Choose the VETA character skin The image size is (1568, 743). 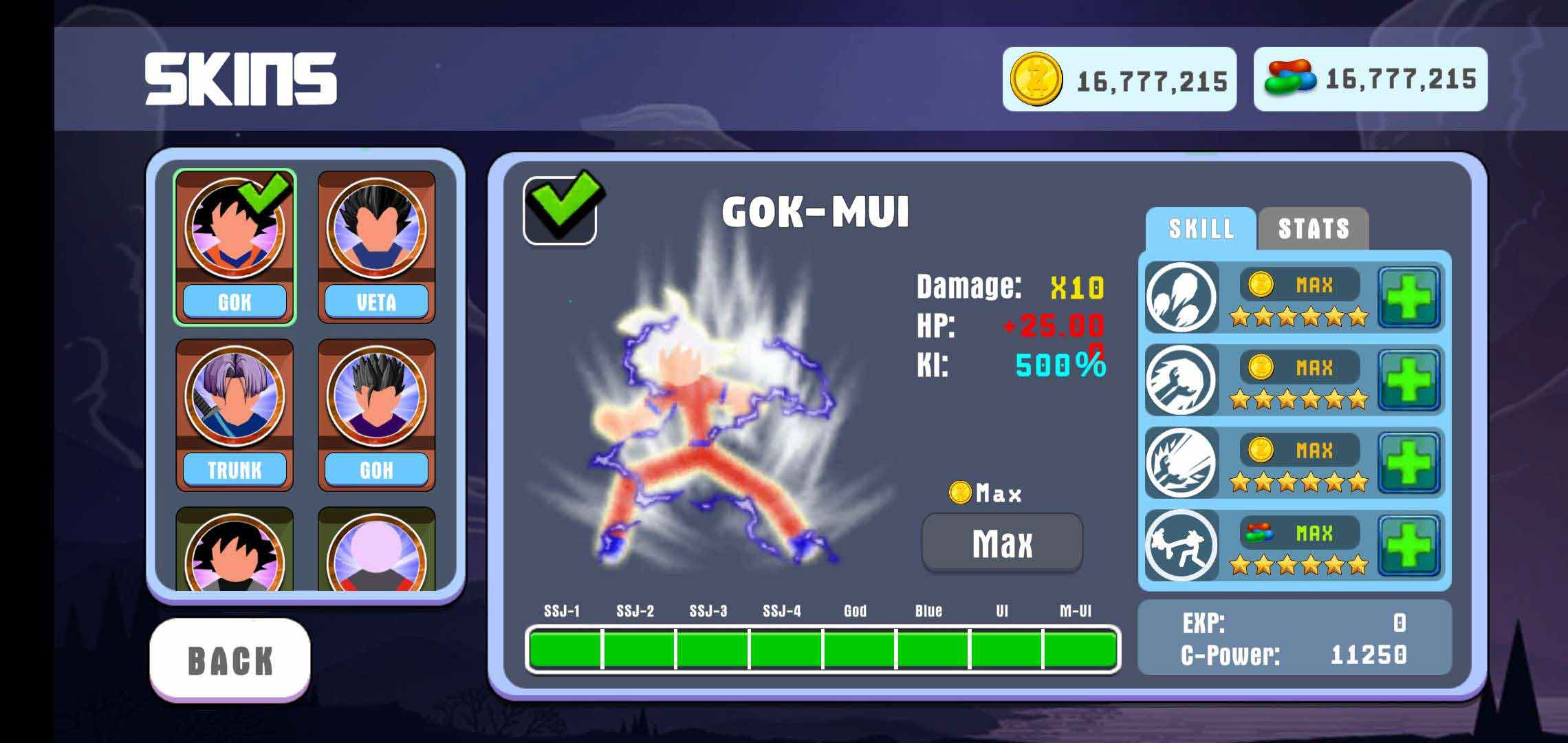pyautogui.click(x=376, y=247)
